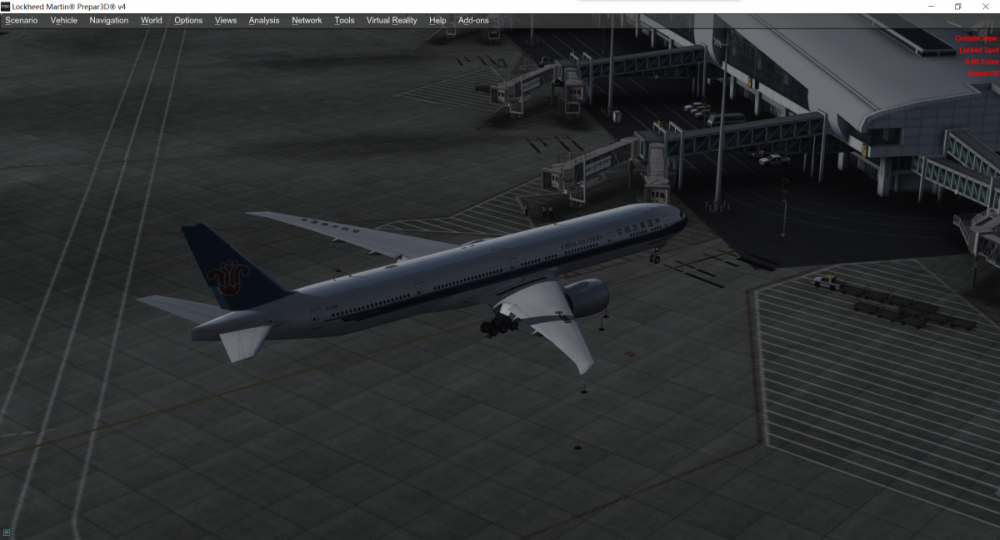
Task: Open the Tools menu
Action: [344, 20]
